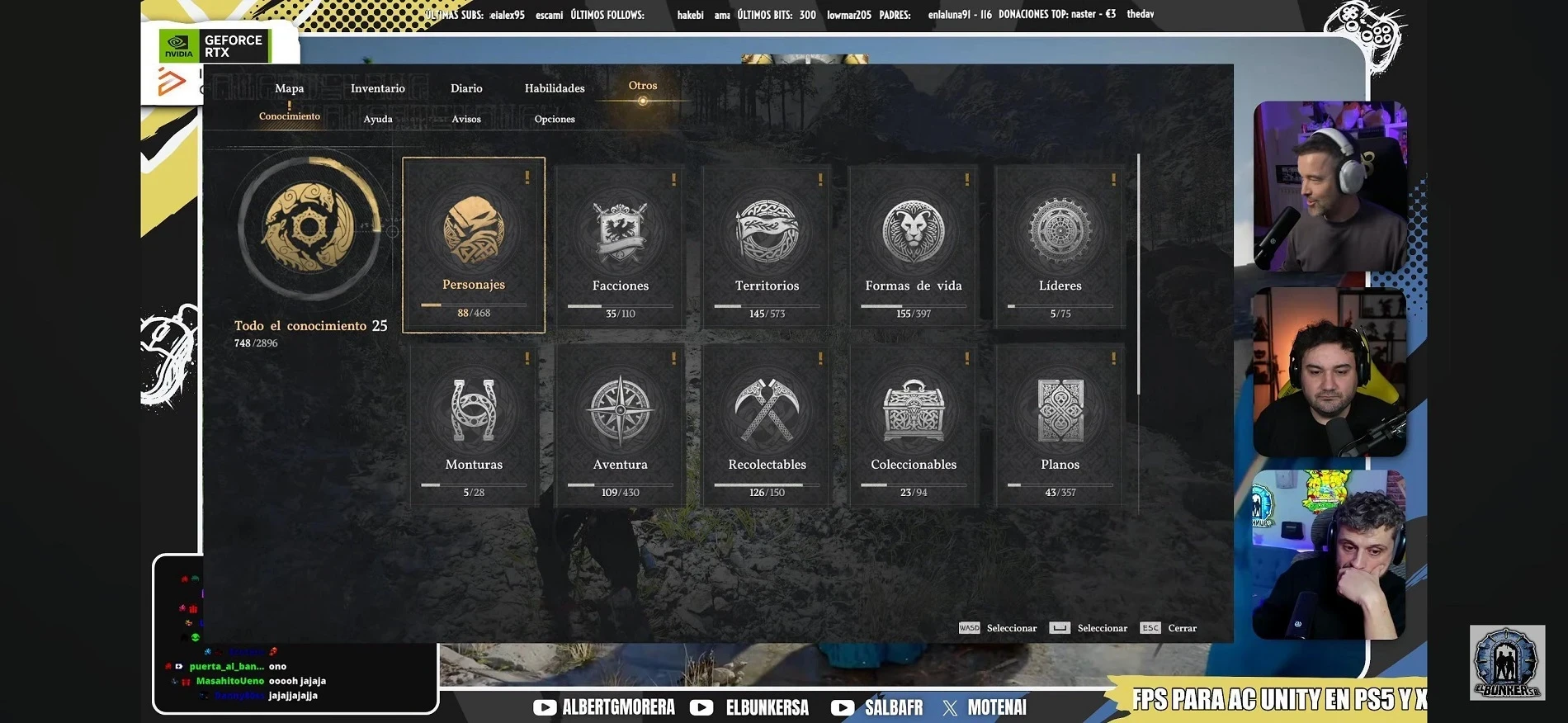Open the Conocimiento sub-tab
This screenshot has width=1568, height=723.
tap(290, 116)
